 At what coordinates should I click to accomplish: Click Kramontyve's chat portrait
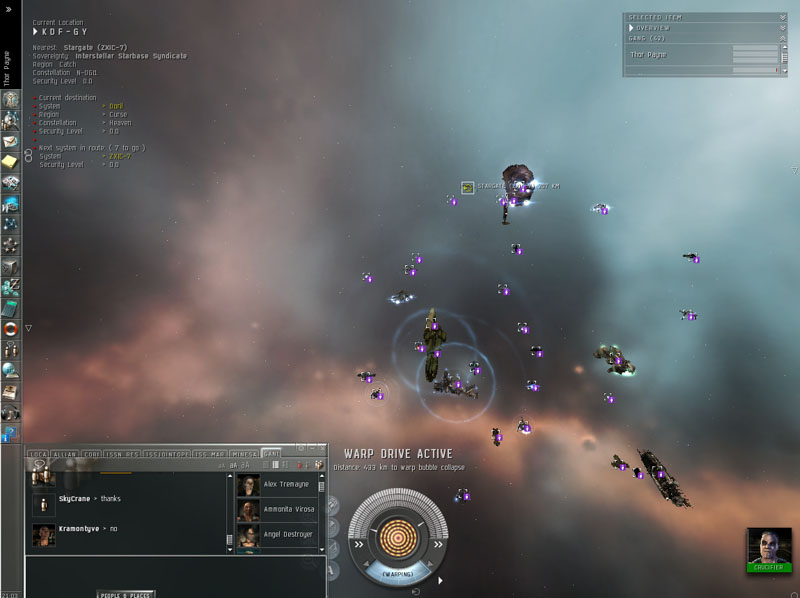43,535
